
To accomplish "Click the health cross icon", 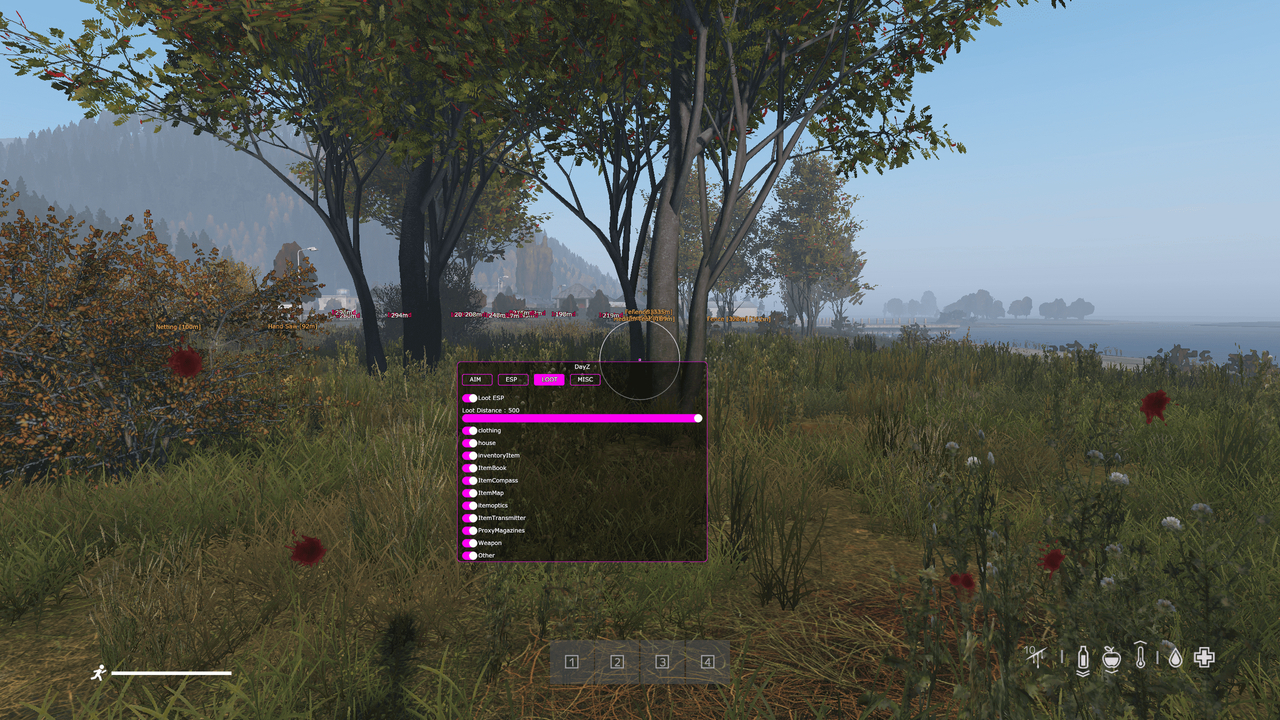I will pos(1203,658).
